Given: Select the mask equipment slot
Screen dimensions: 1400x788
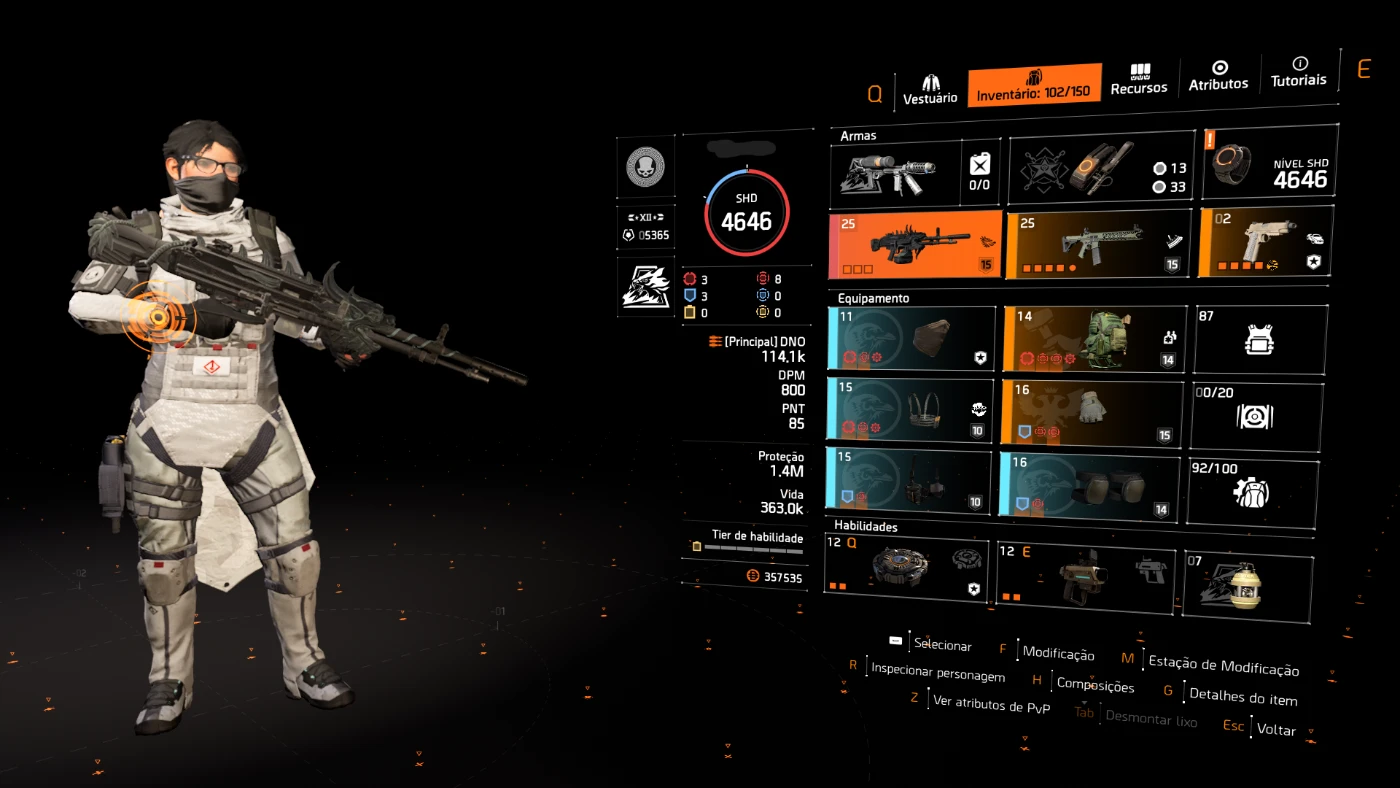Looking at the screenshot, I should pos(912,339).
